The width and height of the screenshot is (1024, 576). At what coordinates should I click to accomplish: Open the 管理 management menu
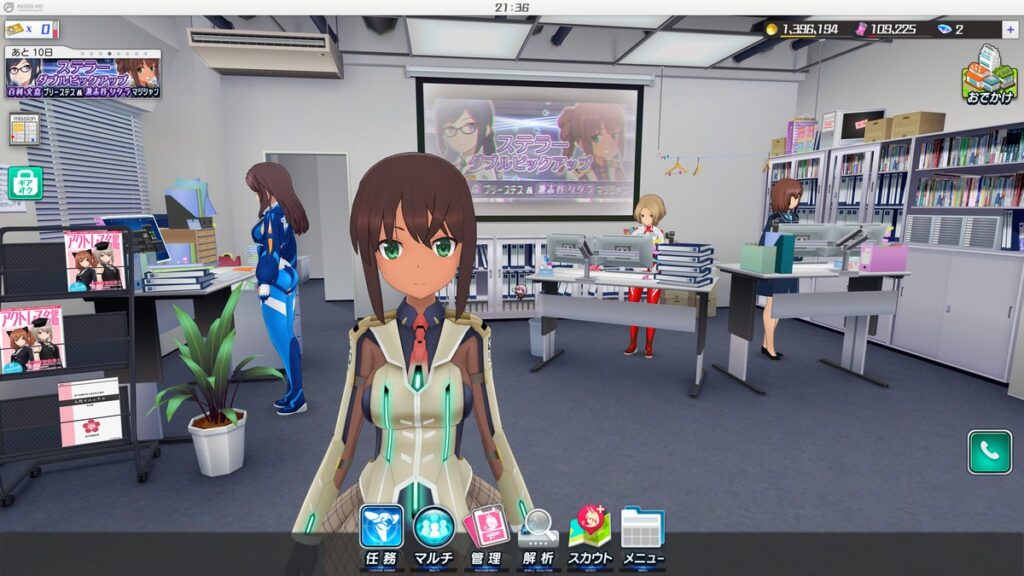487,535
